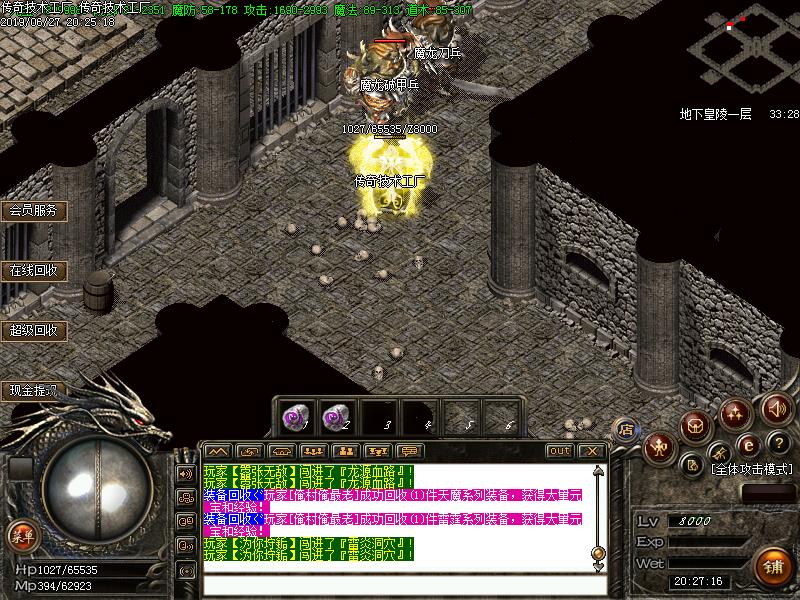Open the 超级回收 super recycle button

(x=32, y=330)
